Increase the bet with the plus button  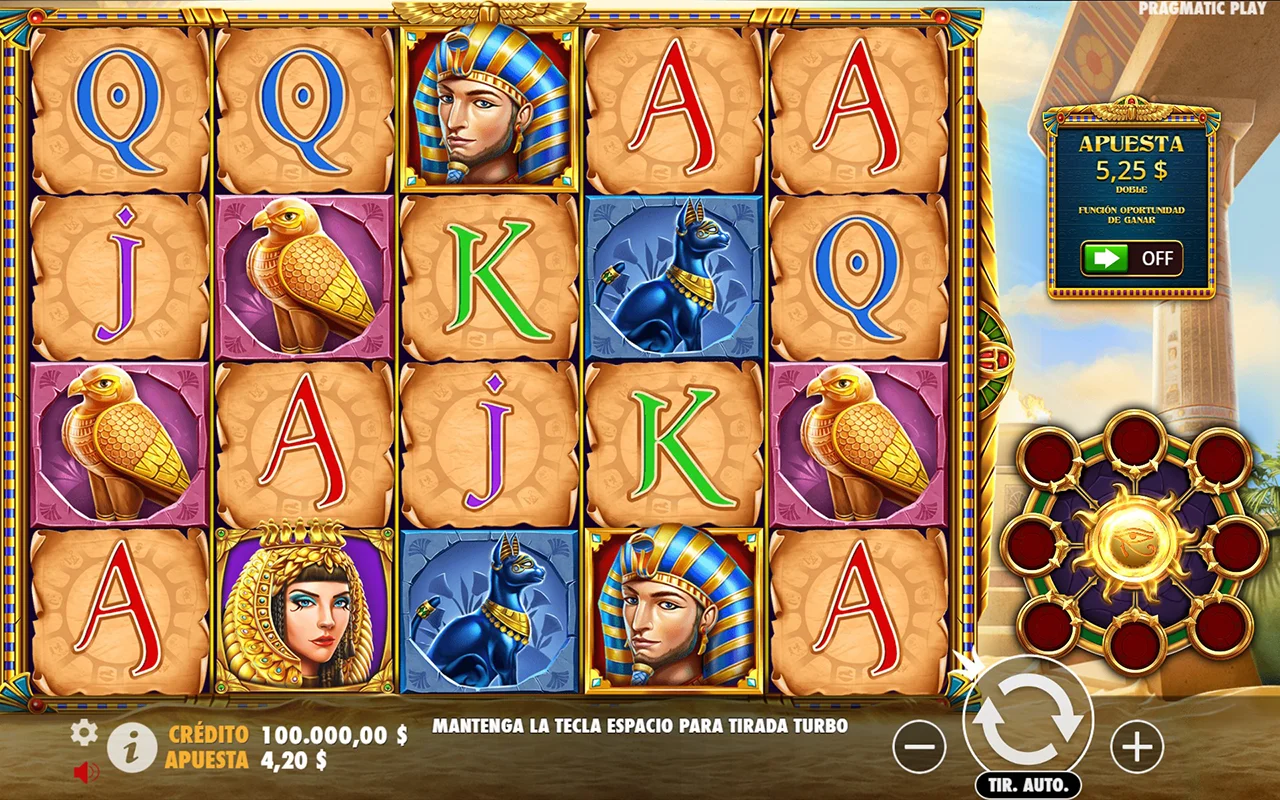click(x=1137, y=746)
